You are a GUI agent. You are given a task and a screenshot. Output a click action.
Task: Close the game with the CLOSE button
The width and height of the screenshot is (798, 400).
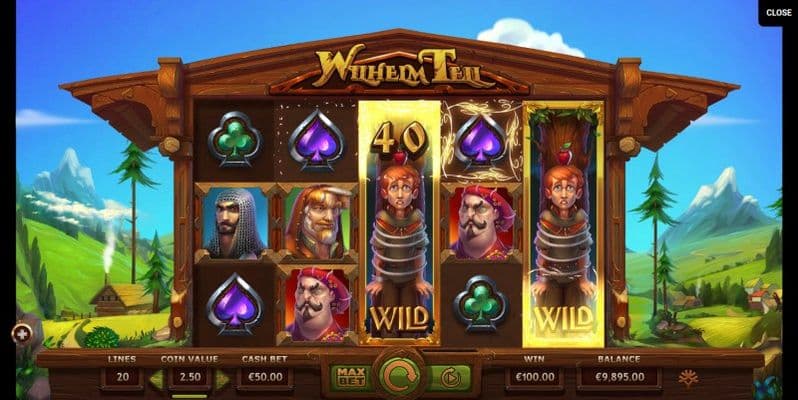778,13
